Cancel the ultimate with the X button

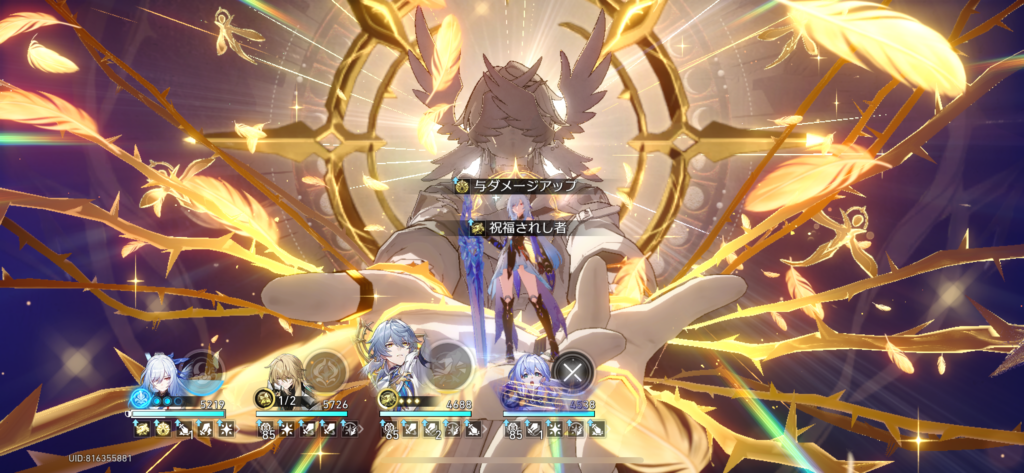571,369
